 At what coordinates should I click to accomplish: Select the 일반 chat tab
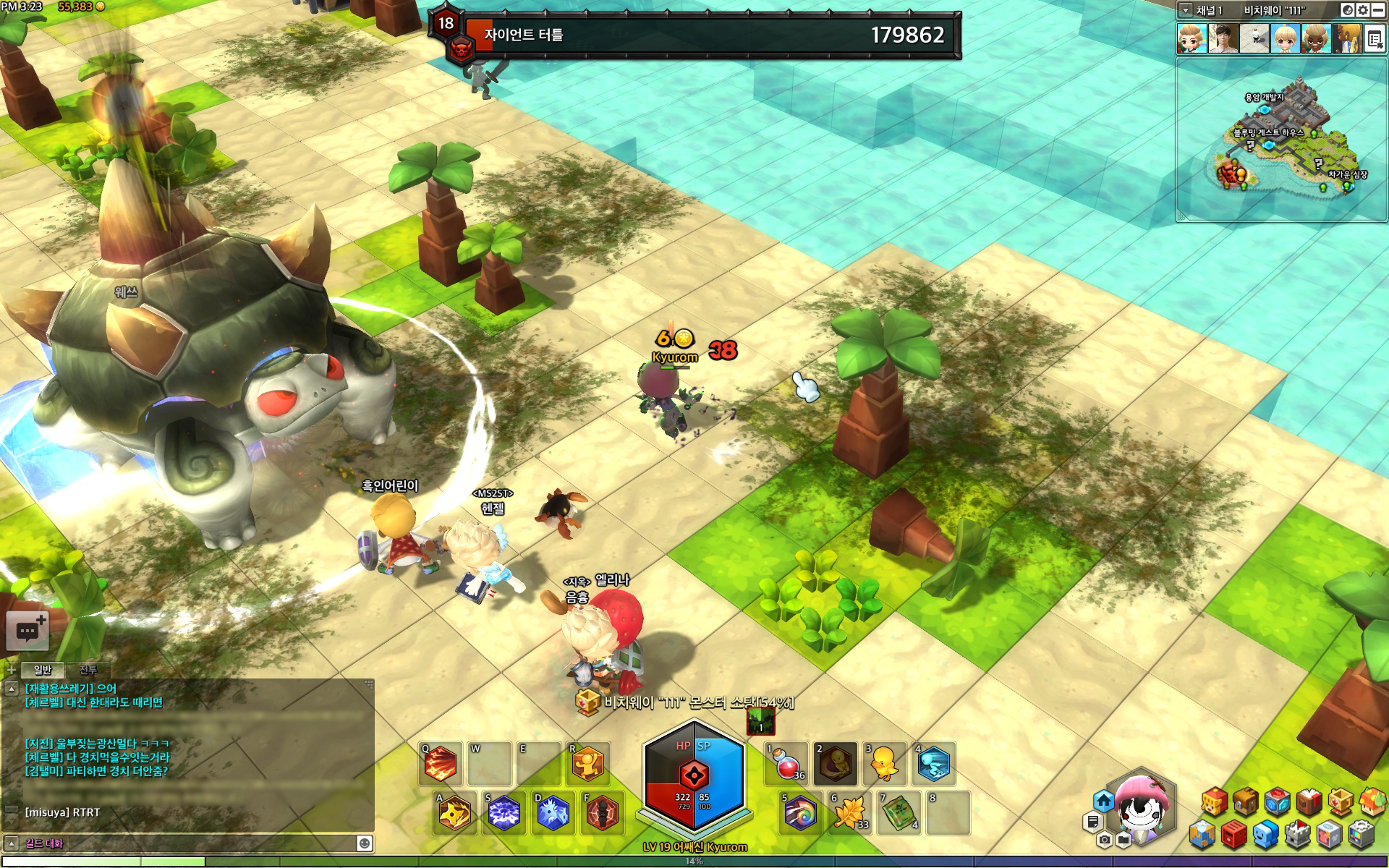tap(43, 670)
